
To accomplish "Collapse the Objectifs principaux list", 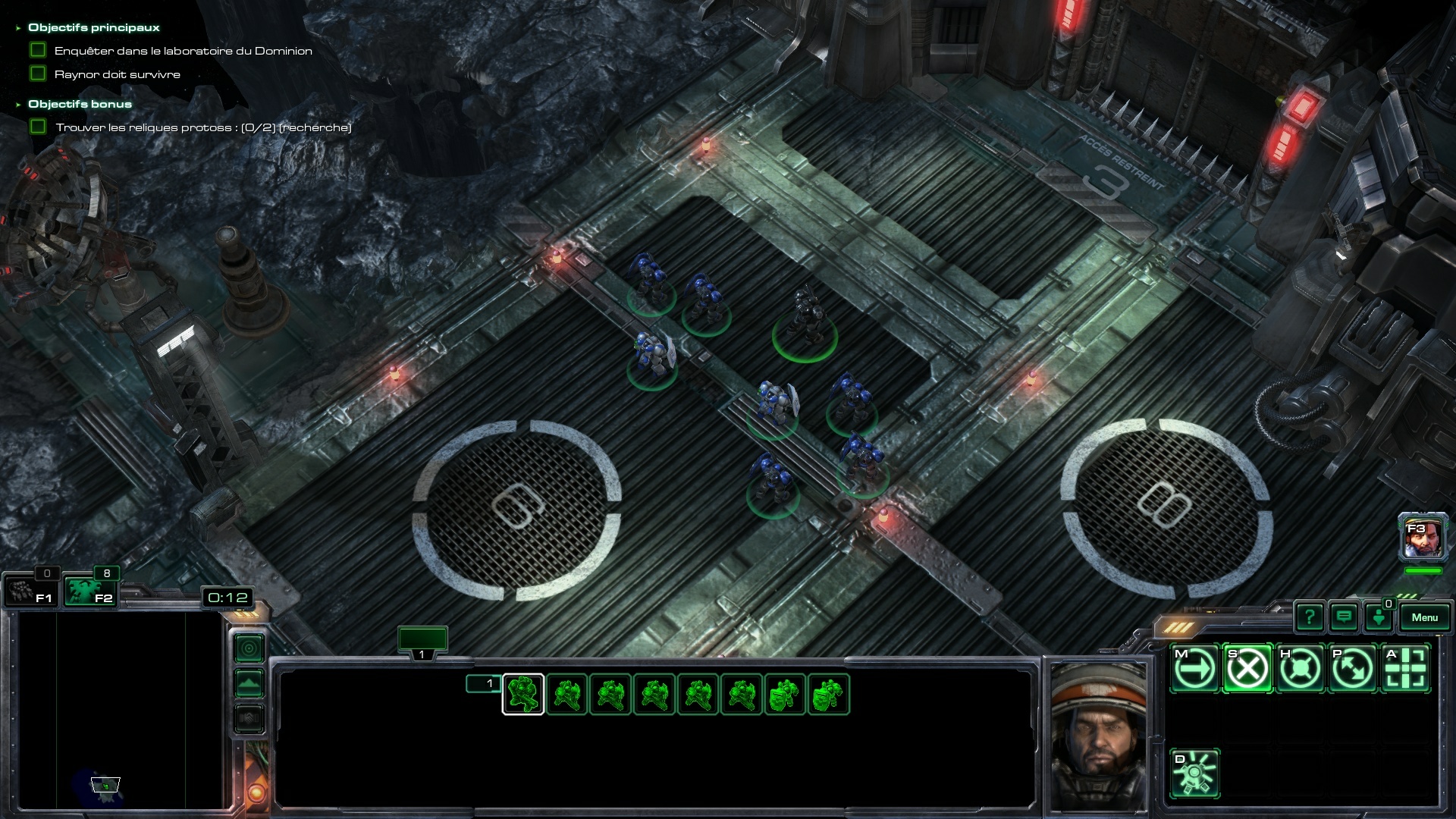I will (18, 28).
